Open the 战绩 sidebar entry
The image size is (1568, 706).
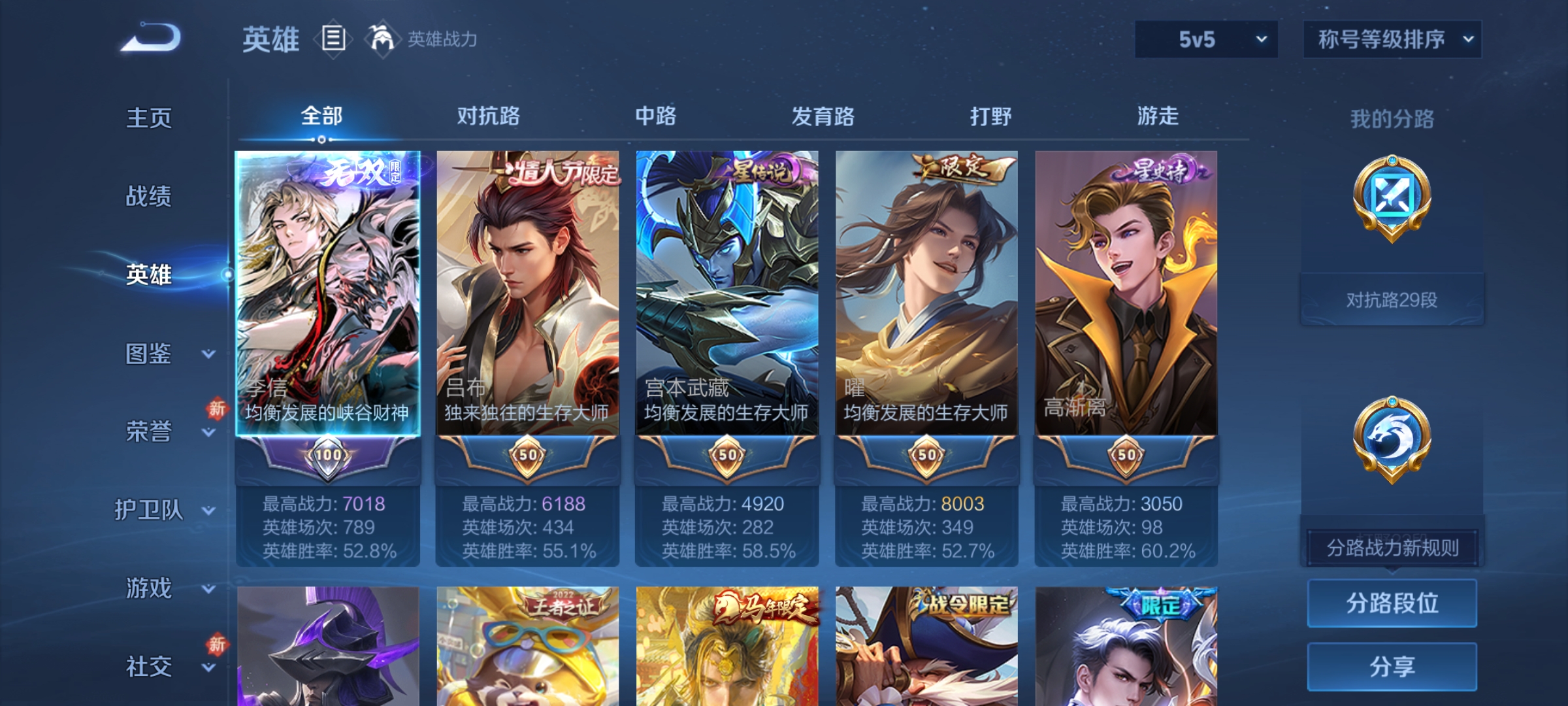[150, 197]
